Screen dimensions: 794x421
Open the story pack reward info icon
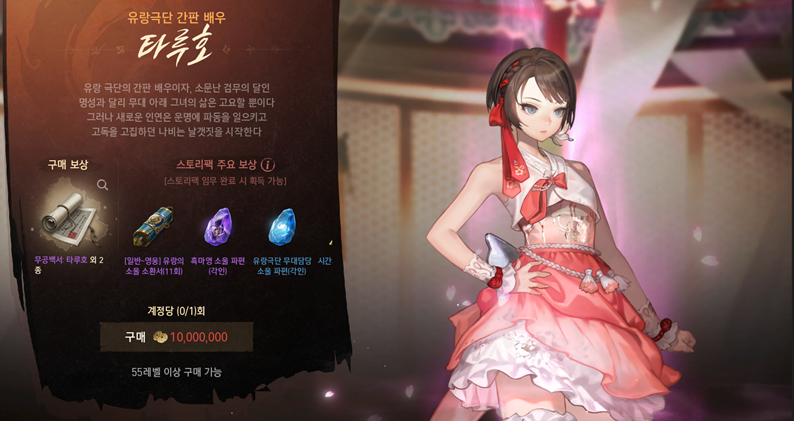point(268,165)
